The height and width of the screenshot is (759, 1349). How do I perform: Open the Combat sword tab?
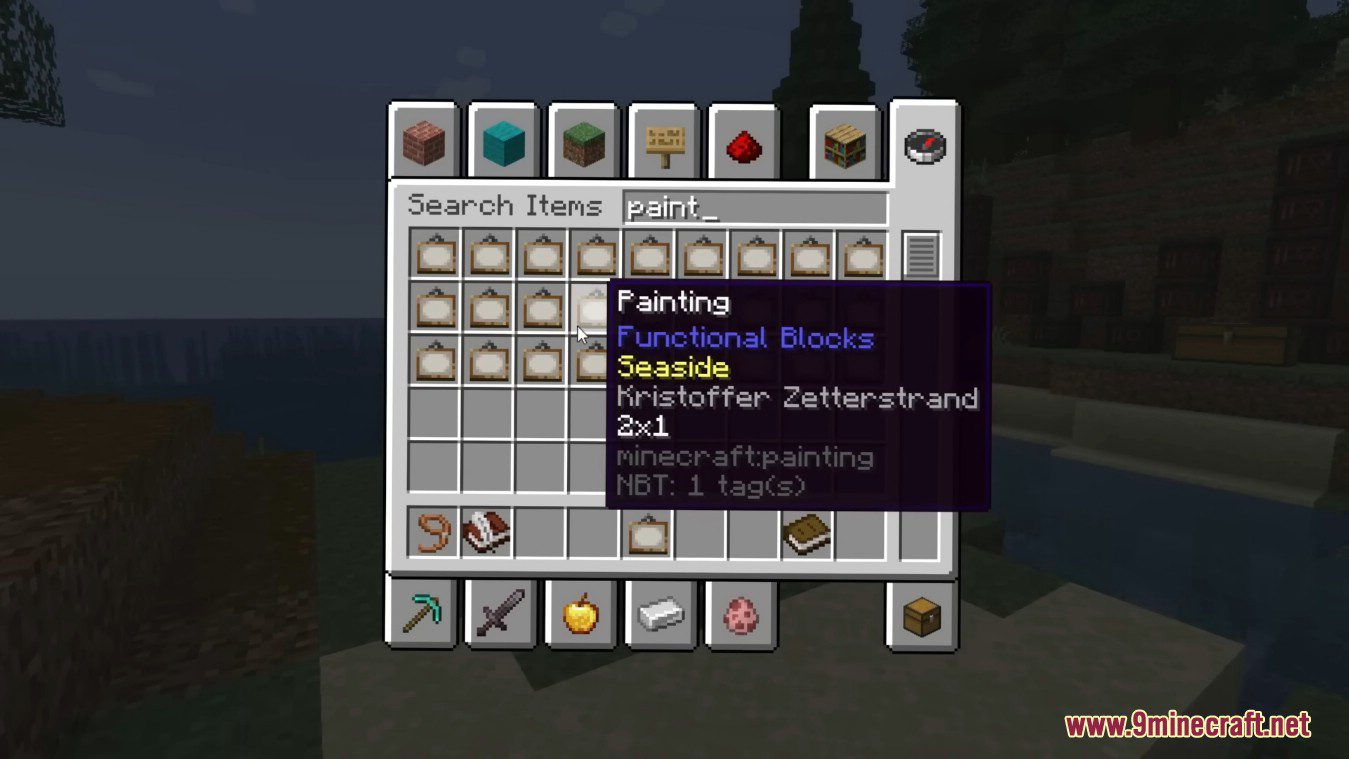pos(504,616)
